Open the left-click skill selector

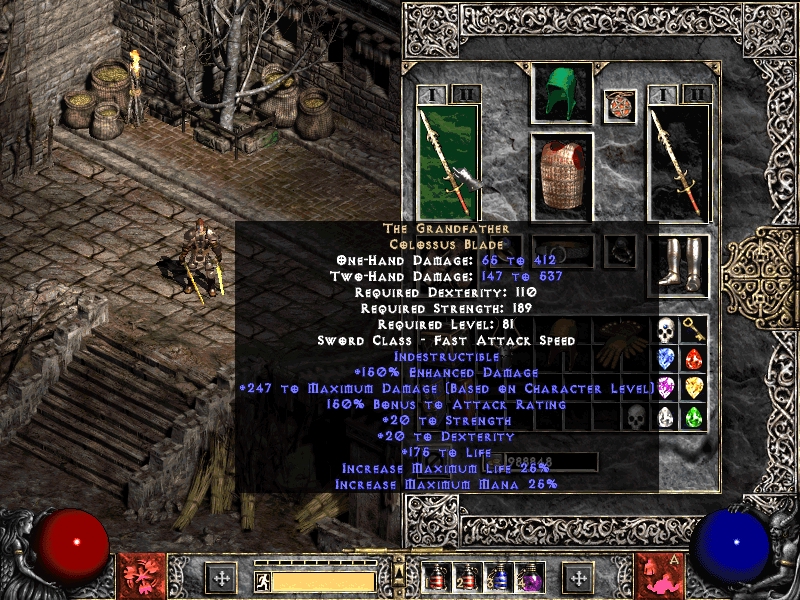(141, 576)
